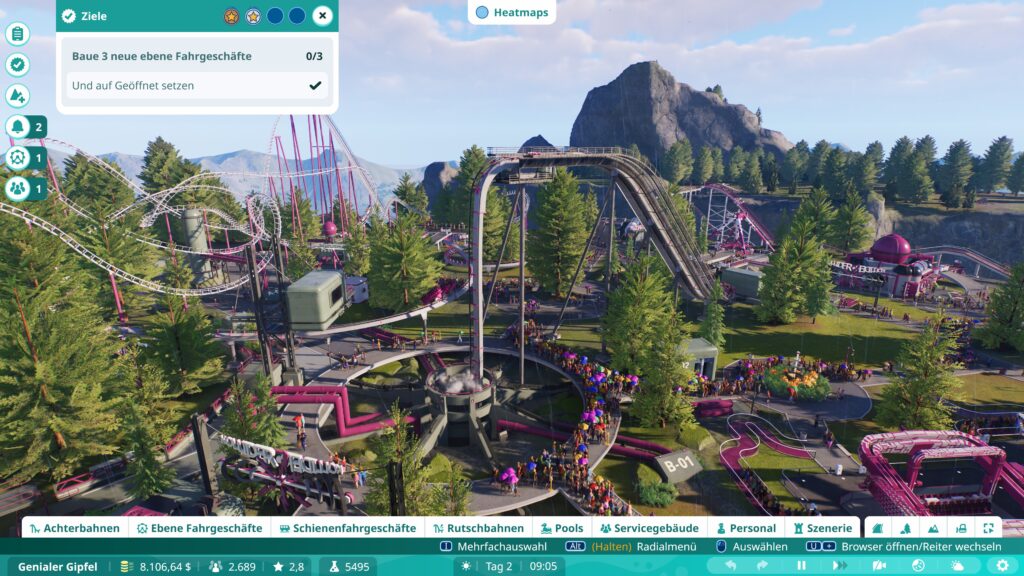Viewport: 1024px width, 576px height.
Task: Open the guests group alert icon
Action: pos(17,188)
